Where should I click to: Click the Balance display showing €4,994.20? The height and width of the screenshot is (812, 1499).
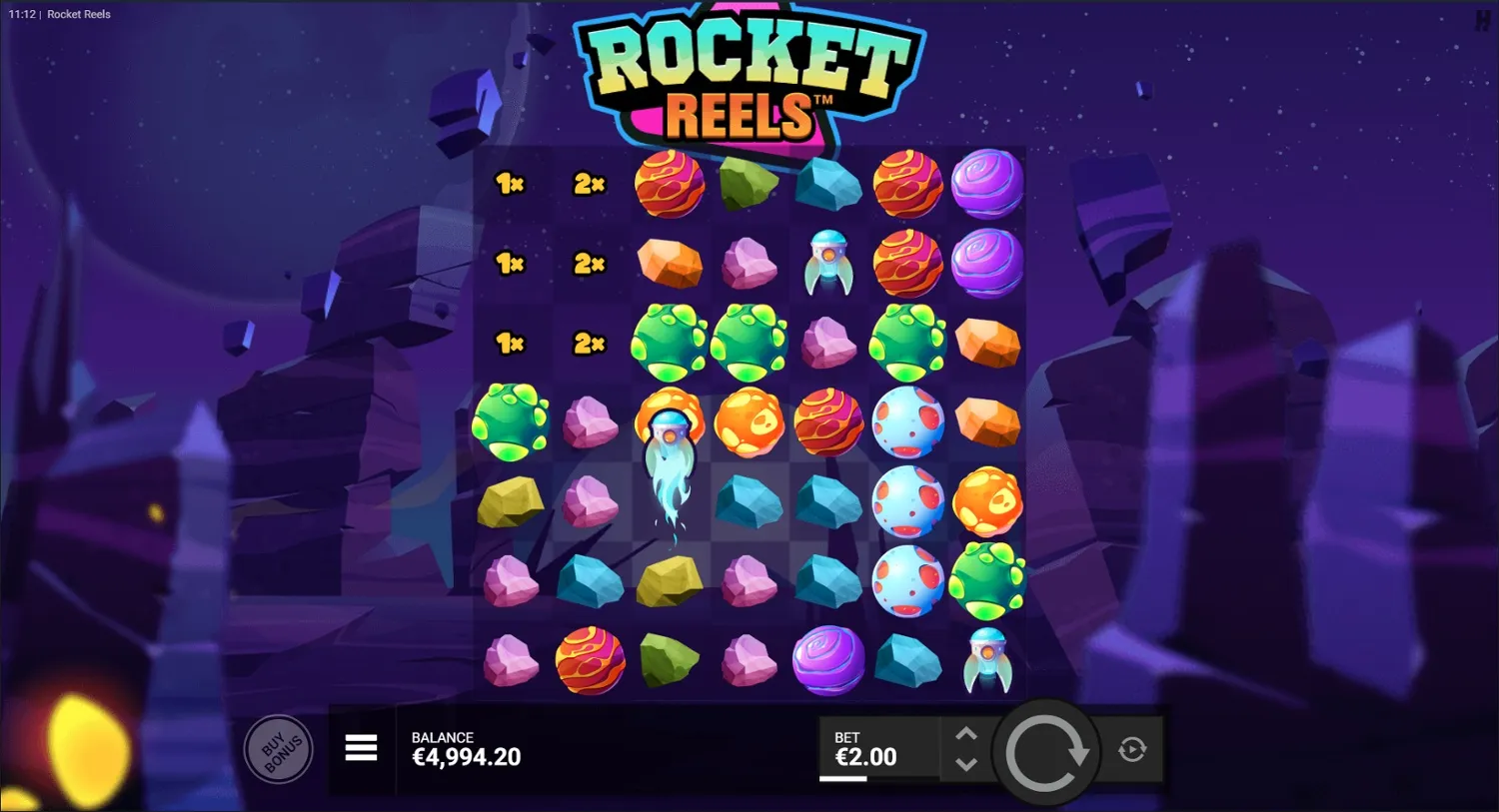click(466, 747)
